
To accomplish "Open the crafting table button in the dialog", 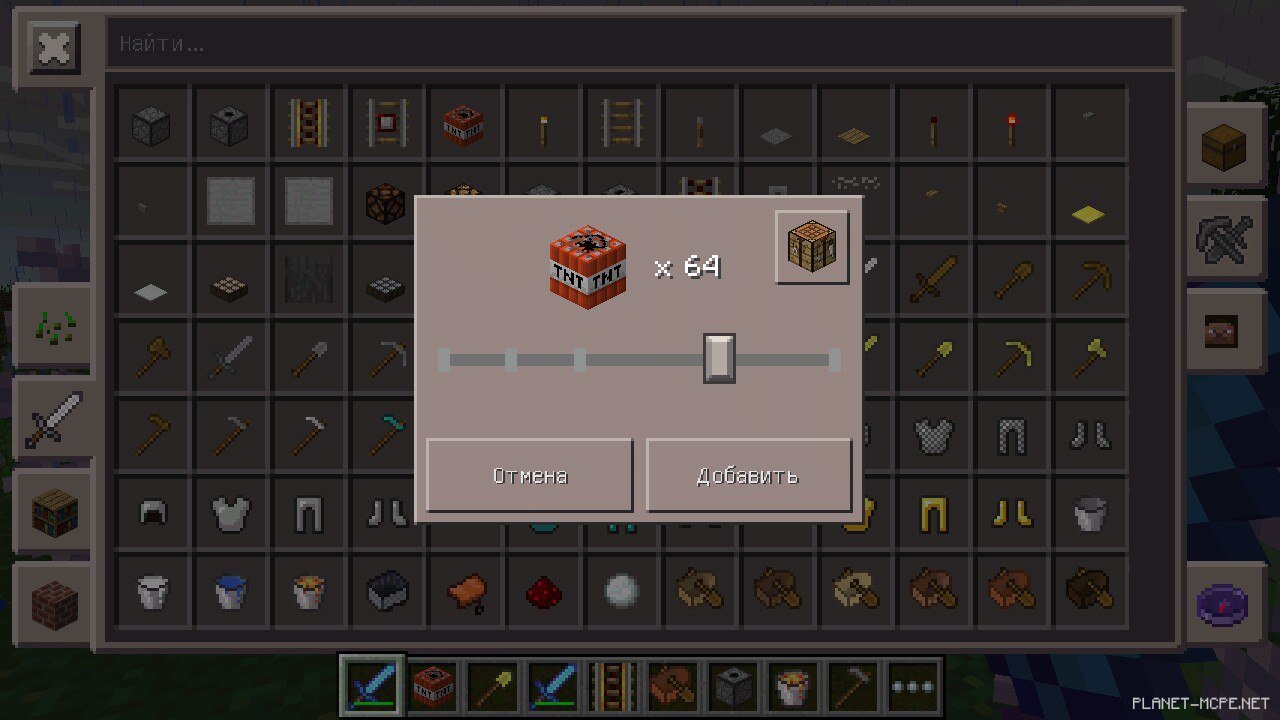I will (811, 246).
